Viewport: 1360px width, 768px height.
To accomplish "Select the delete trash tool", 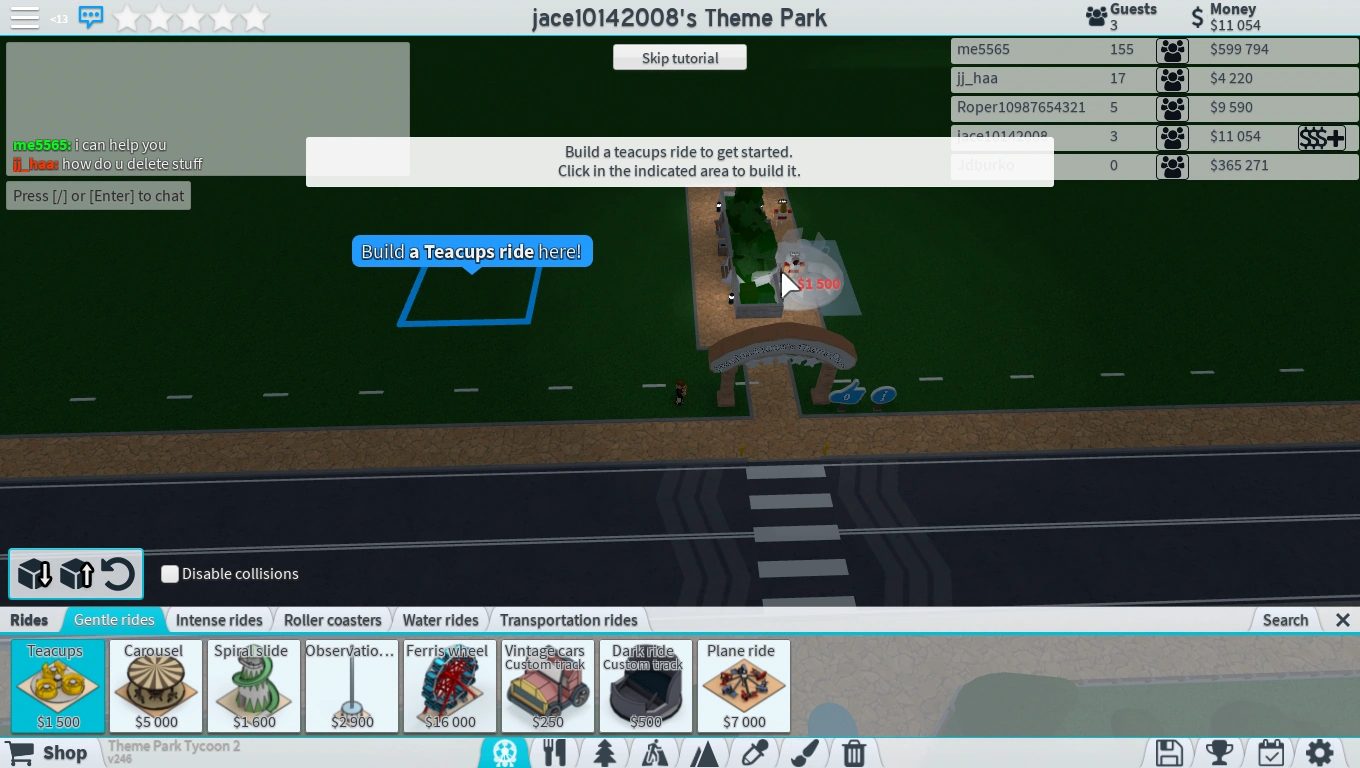I will coord(853,752).
